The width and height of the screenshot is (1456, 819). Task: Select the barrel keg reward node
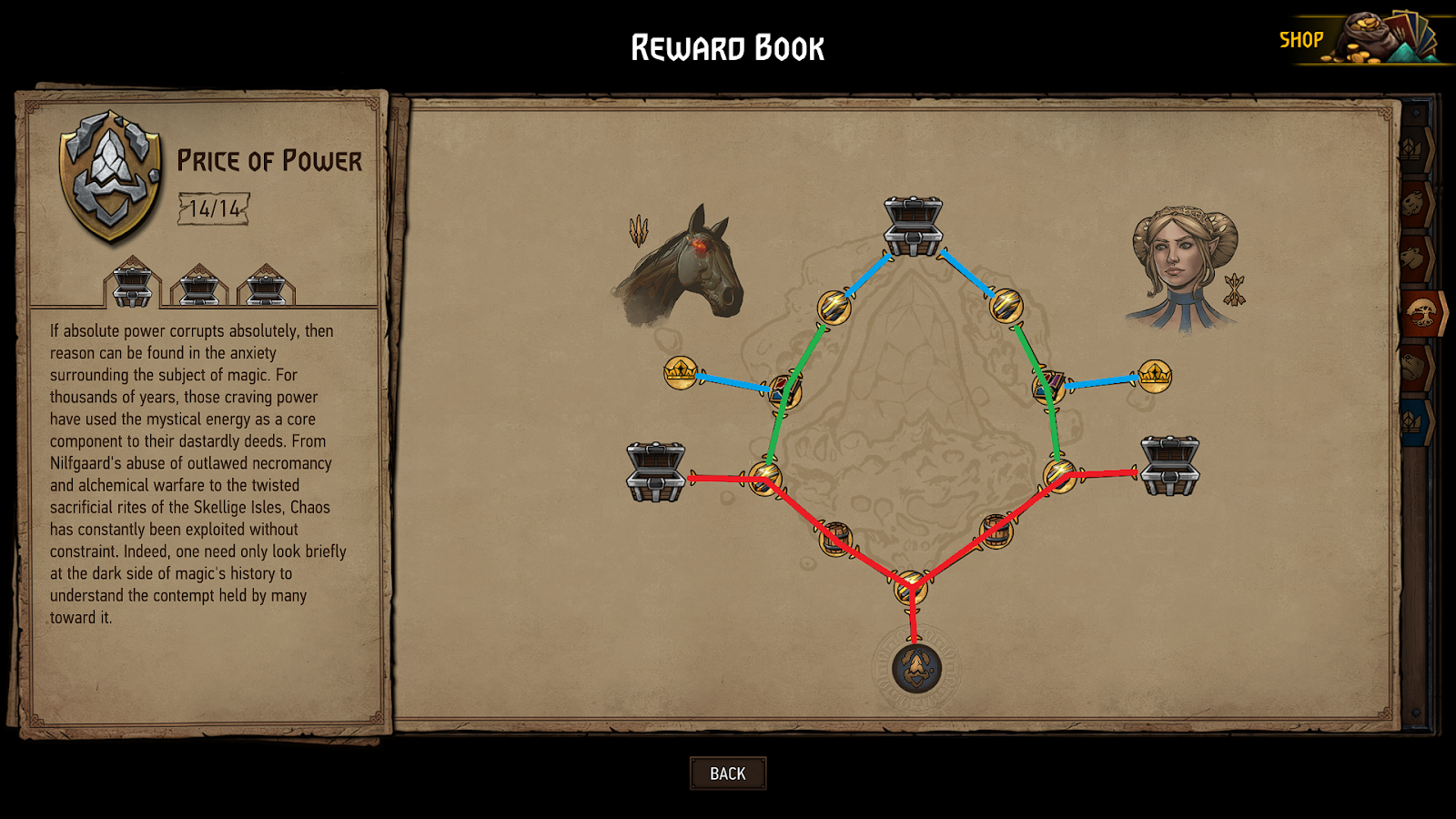[835, 539]
